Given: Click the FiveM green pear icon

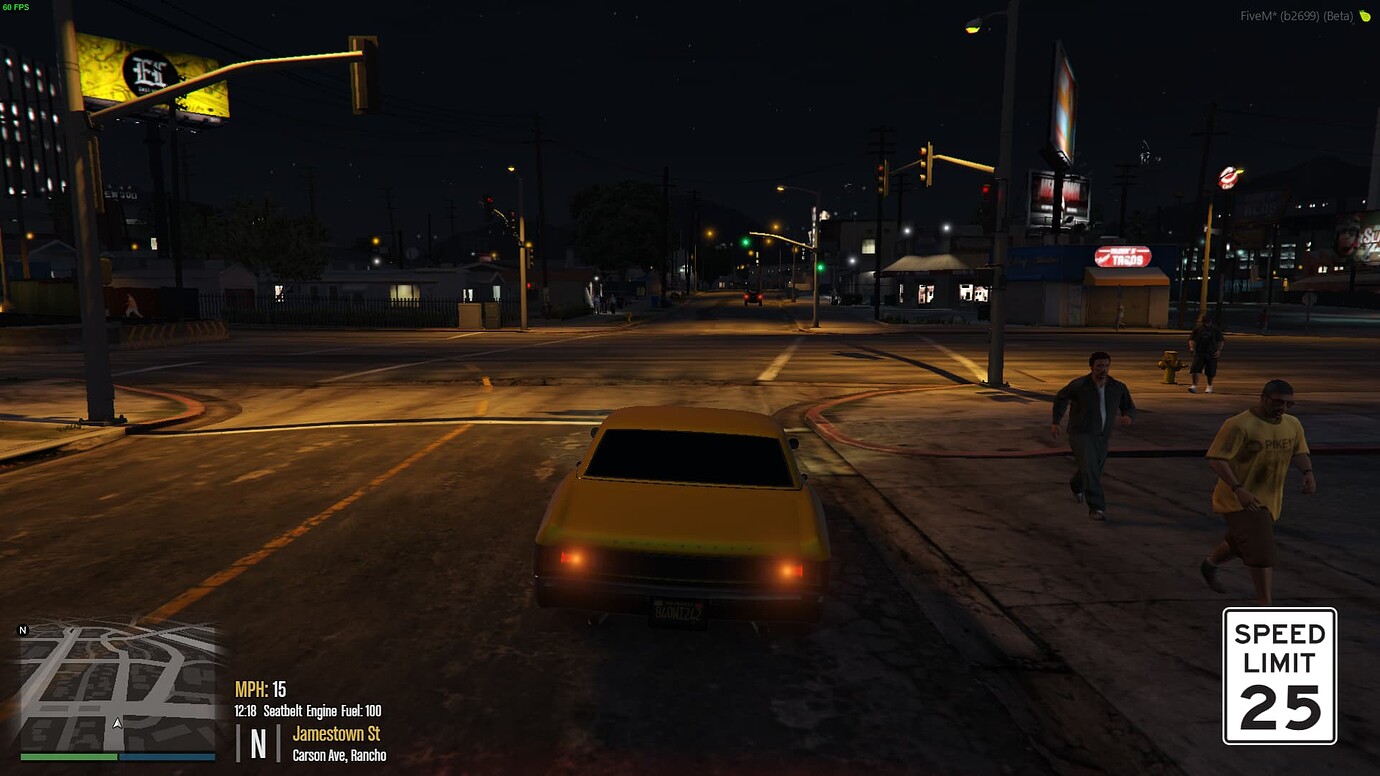Looking at the screenshot, I should pos(1365,17).
